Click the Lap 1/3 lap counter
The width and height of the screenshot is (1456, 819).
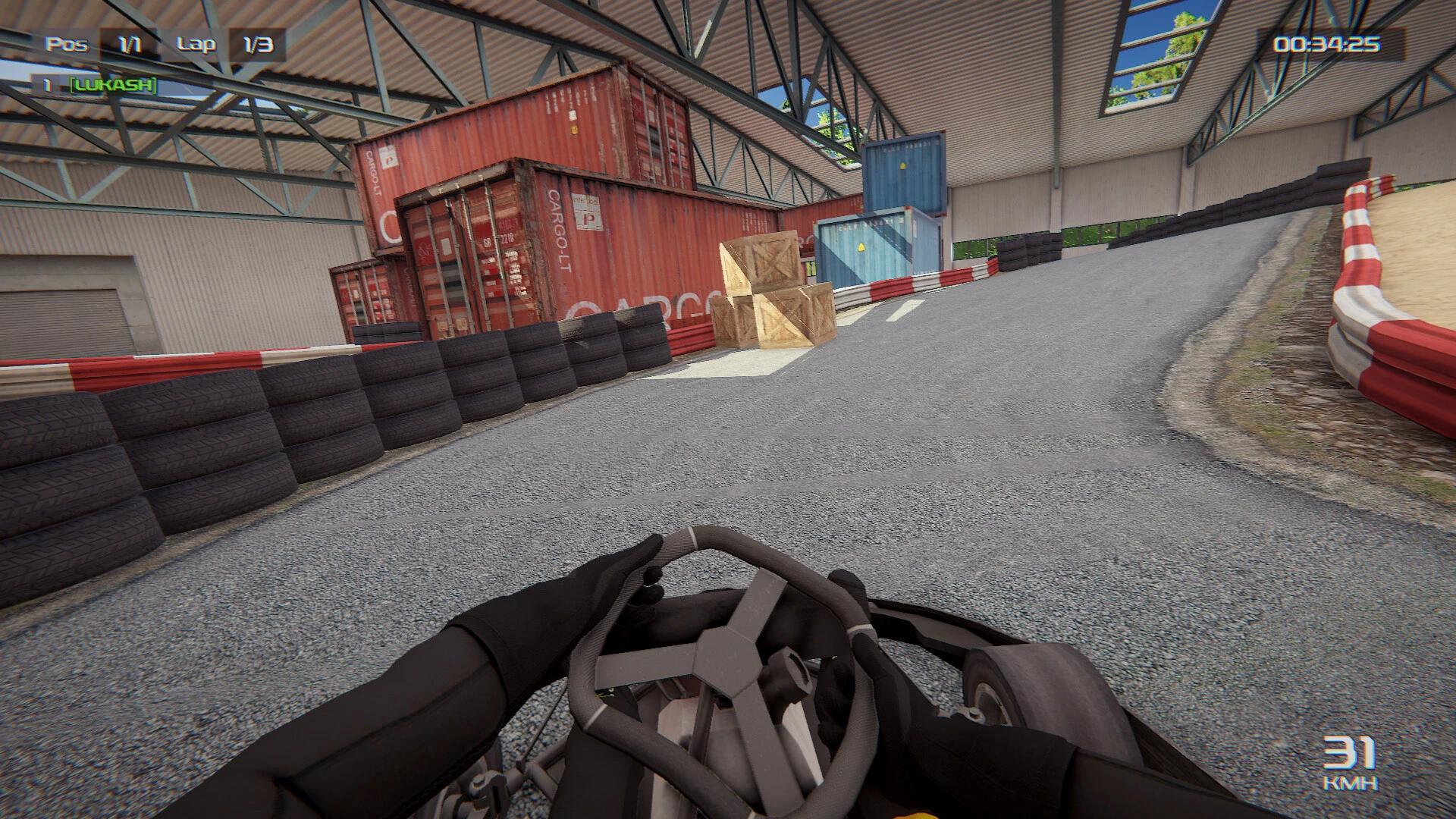pyautogui.click(x=227, y=44)
